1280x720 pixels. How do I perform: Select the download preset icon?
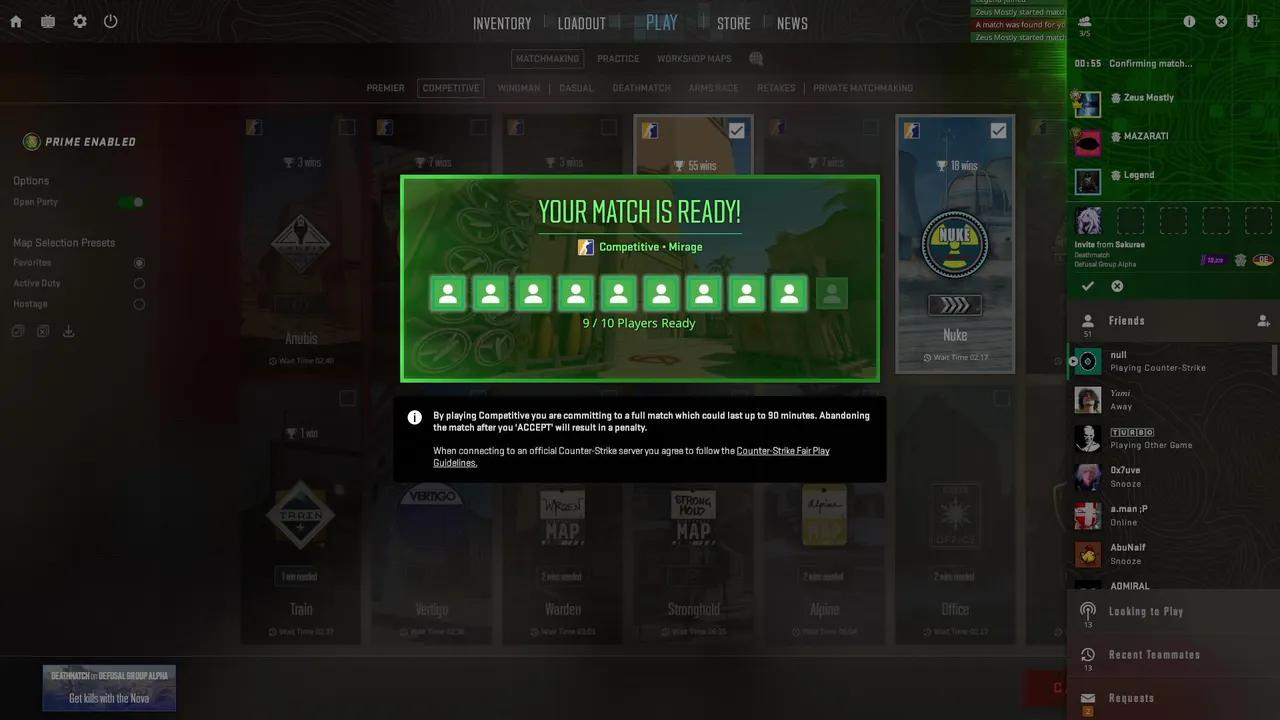click(68, 331)
